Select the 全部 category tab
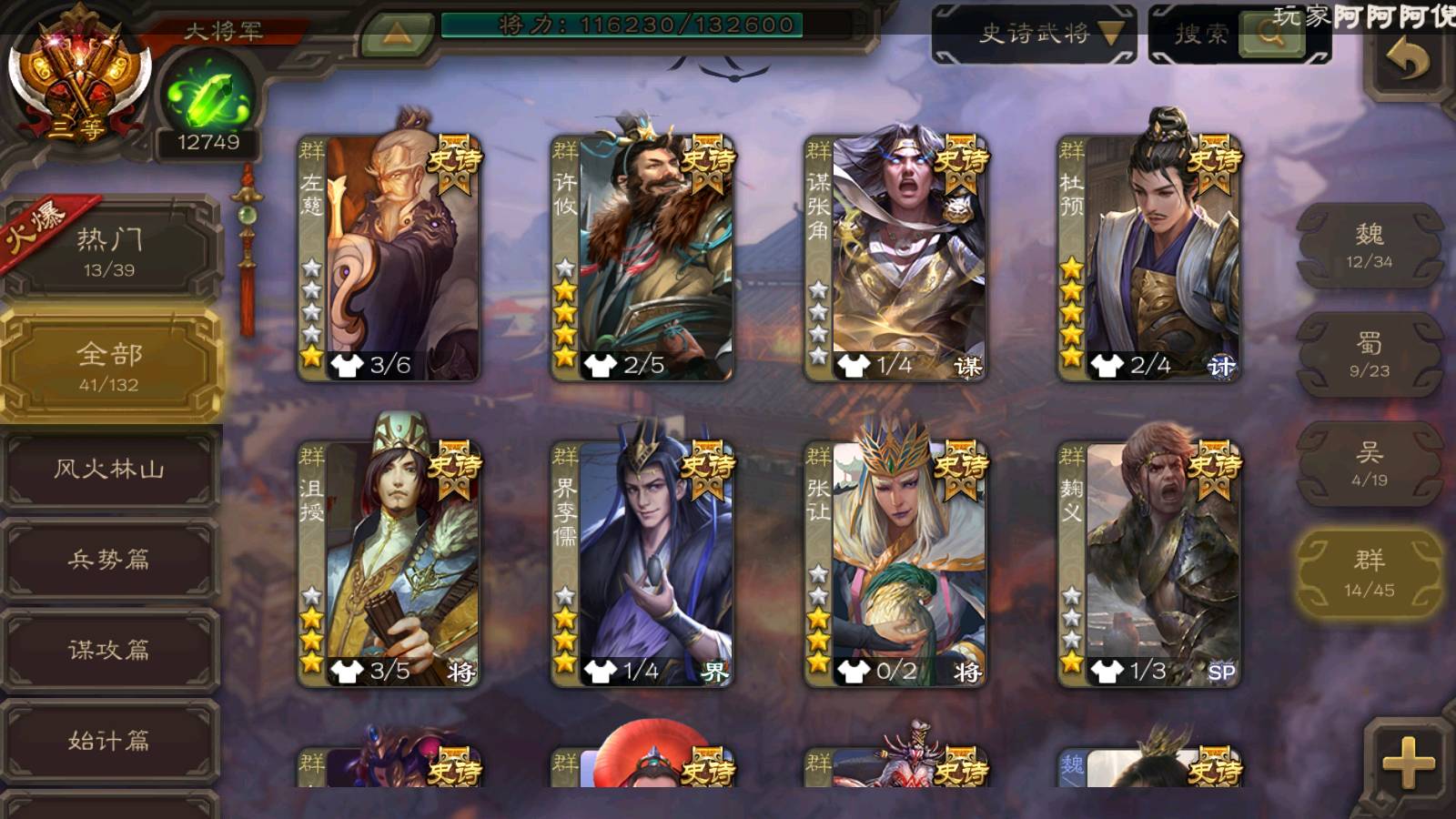The width and height of the screenshot is (1456, 819). click(x=110, y=366)
